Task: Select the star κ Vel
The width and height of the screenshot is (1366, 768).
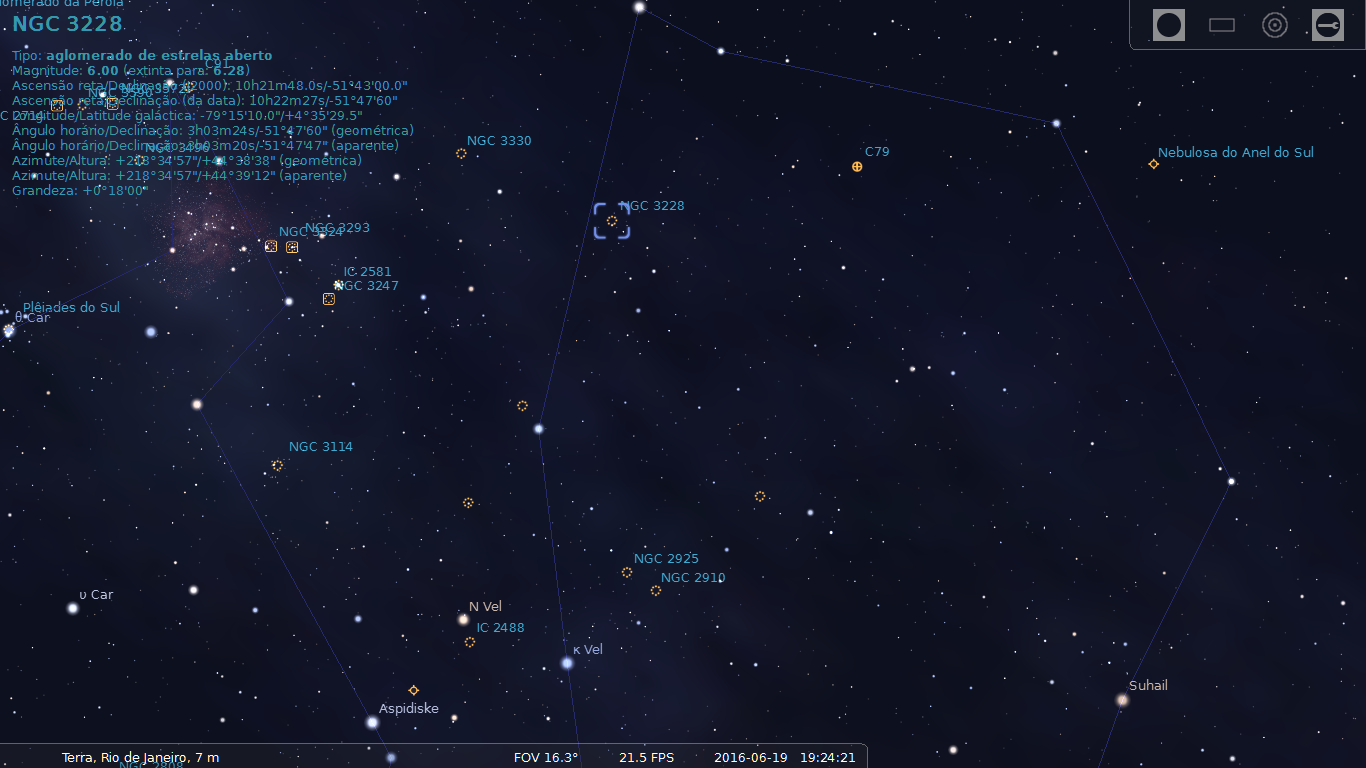Action: 566,661
